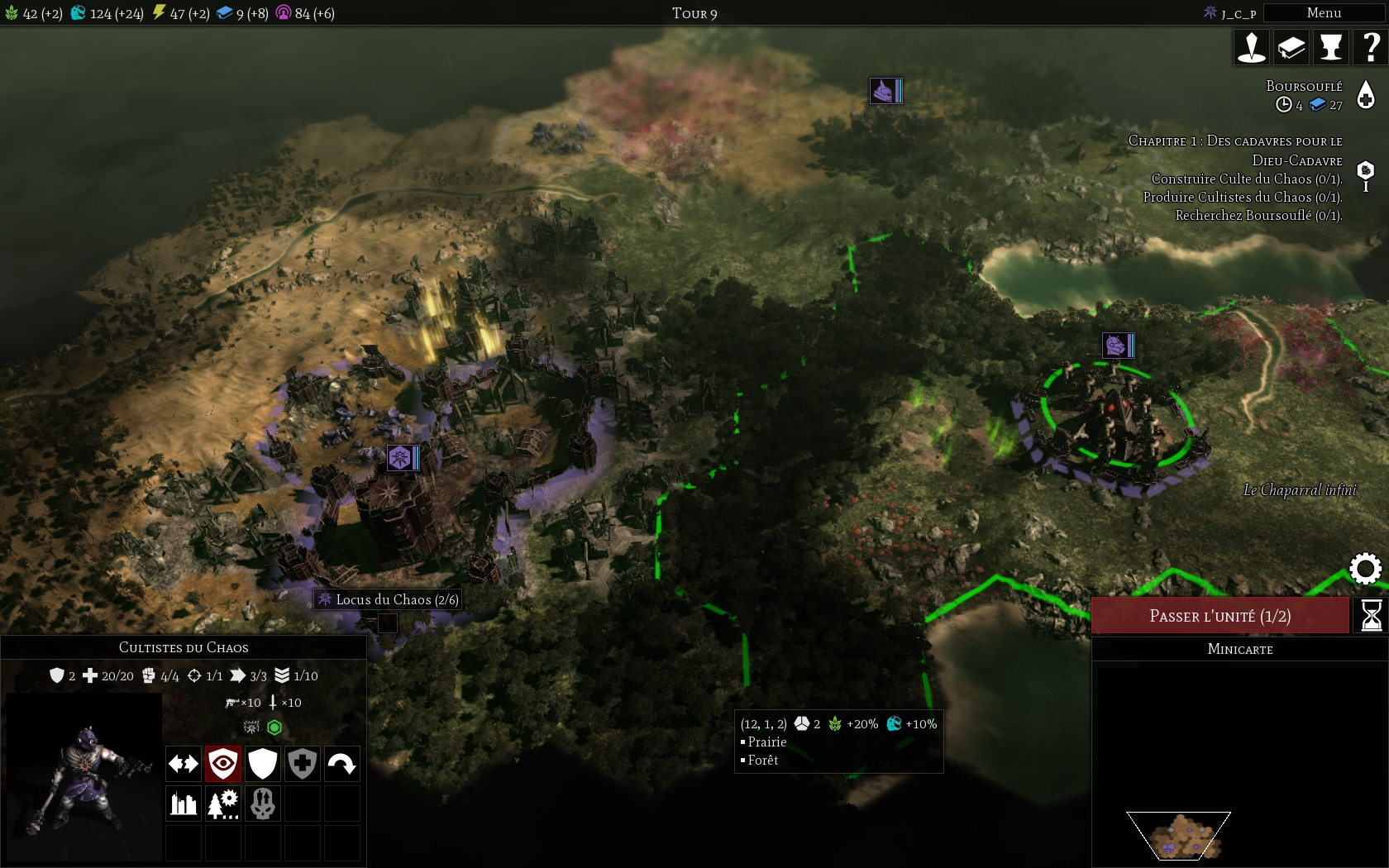Open the Boursouflé research droplet icon
Screen dimensions: 1389x868
point(1366,95)
